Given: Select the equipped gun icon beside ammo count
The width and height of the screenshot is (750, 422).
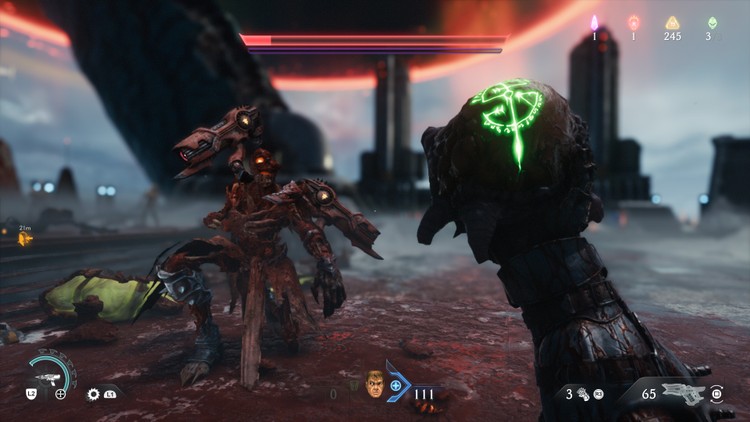Looking at the screenshot, I should (683, 392).
